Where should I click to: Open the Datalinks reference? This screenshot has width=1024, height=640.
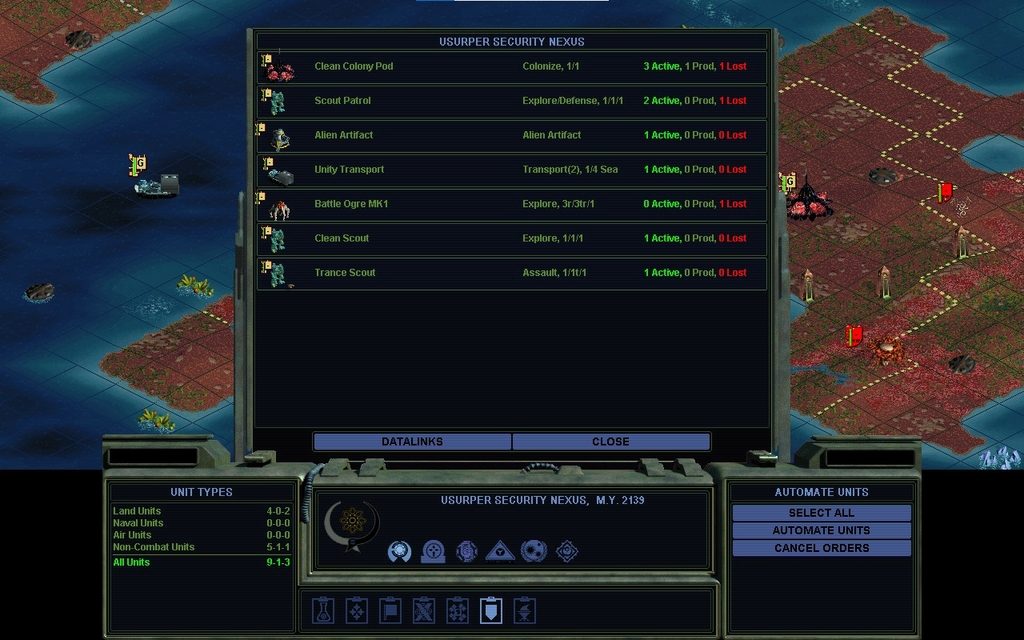point(412,442)
